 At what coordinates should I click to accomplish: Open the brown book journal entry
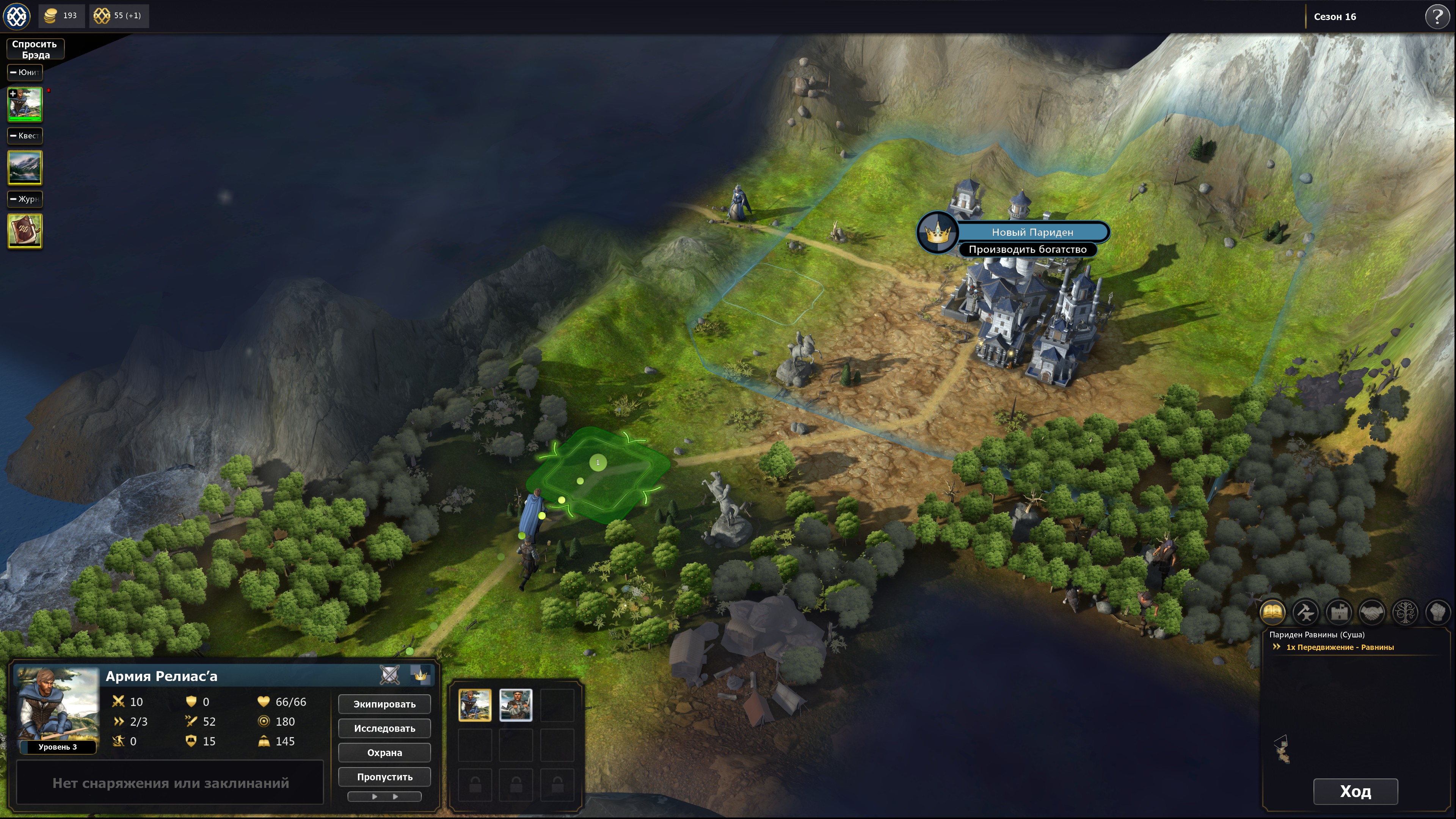click(25, 231)
